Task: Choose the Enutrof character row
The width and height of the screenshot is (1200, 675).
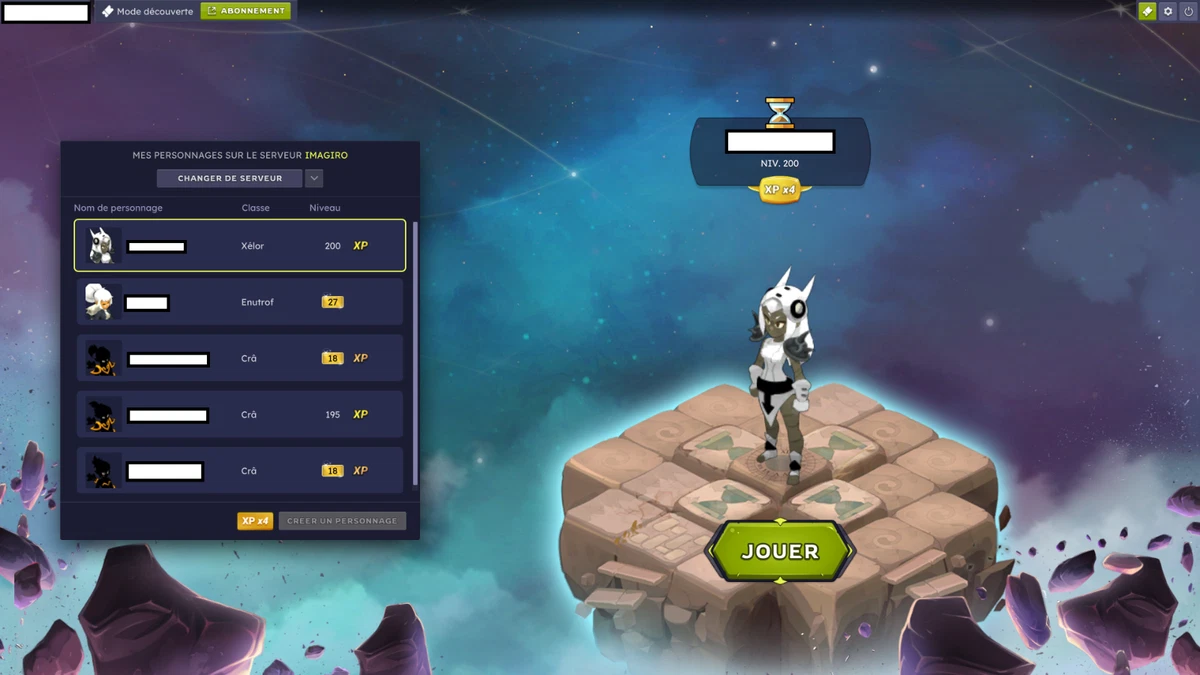Action: tap(240, 302)
